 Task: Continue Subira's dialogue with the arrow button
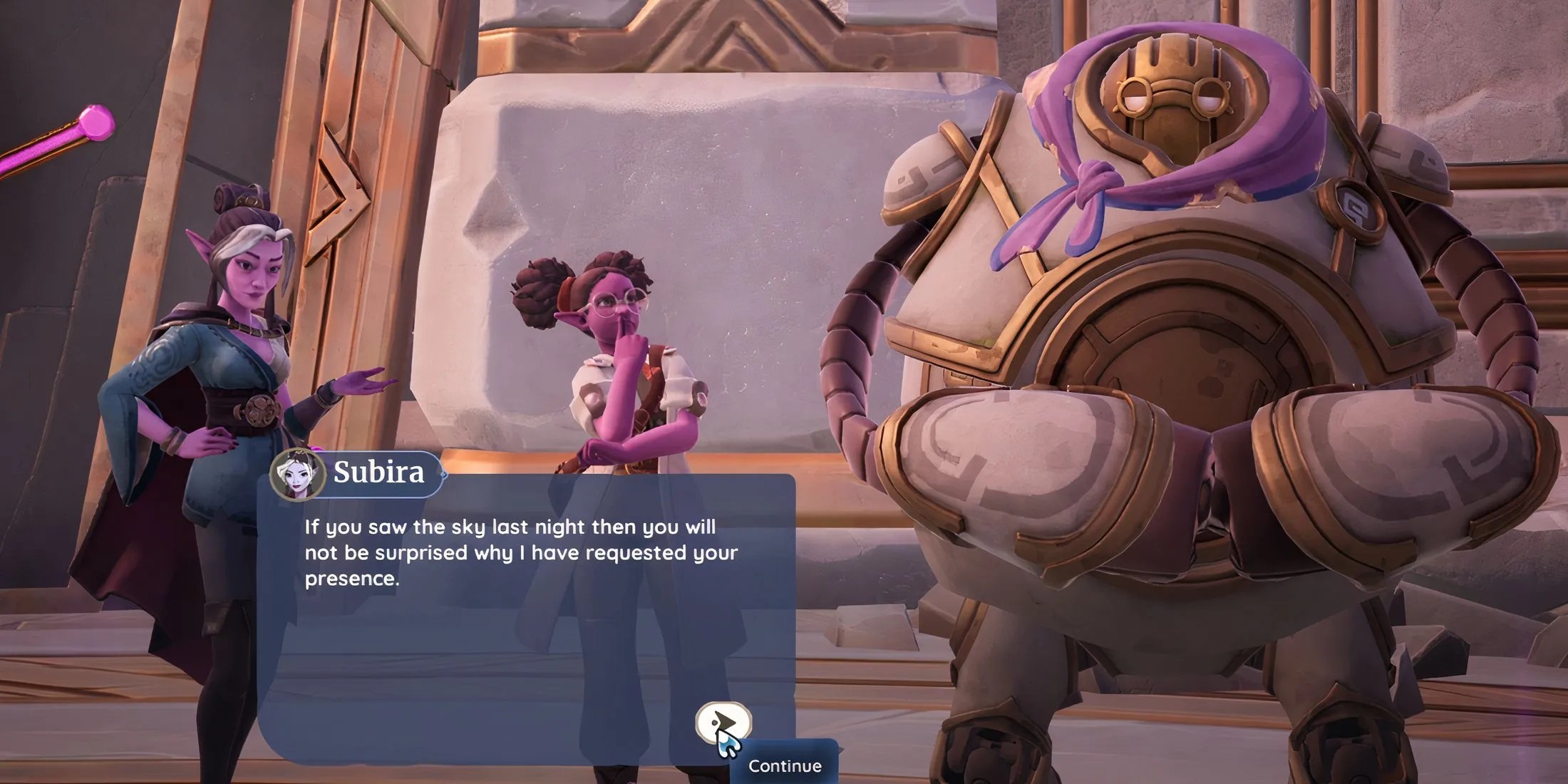(x=723, y=723)
